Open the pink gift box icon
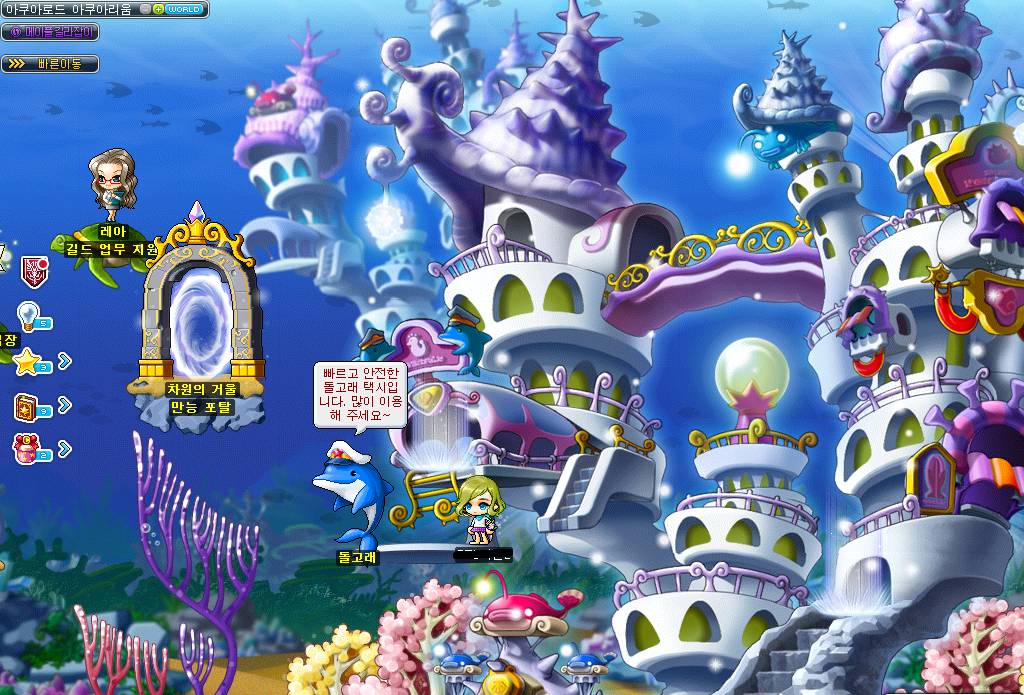 pyautogui.click(x=27, y=449)
